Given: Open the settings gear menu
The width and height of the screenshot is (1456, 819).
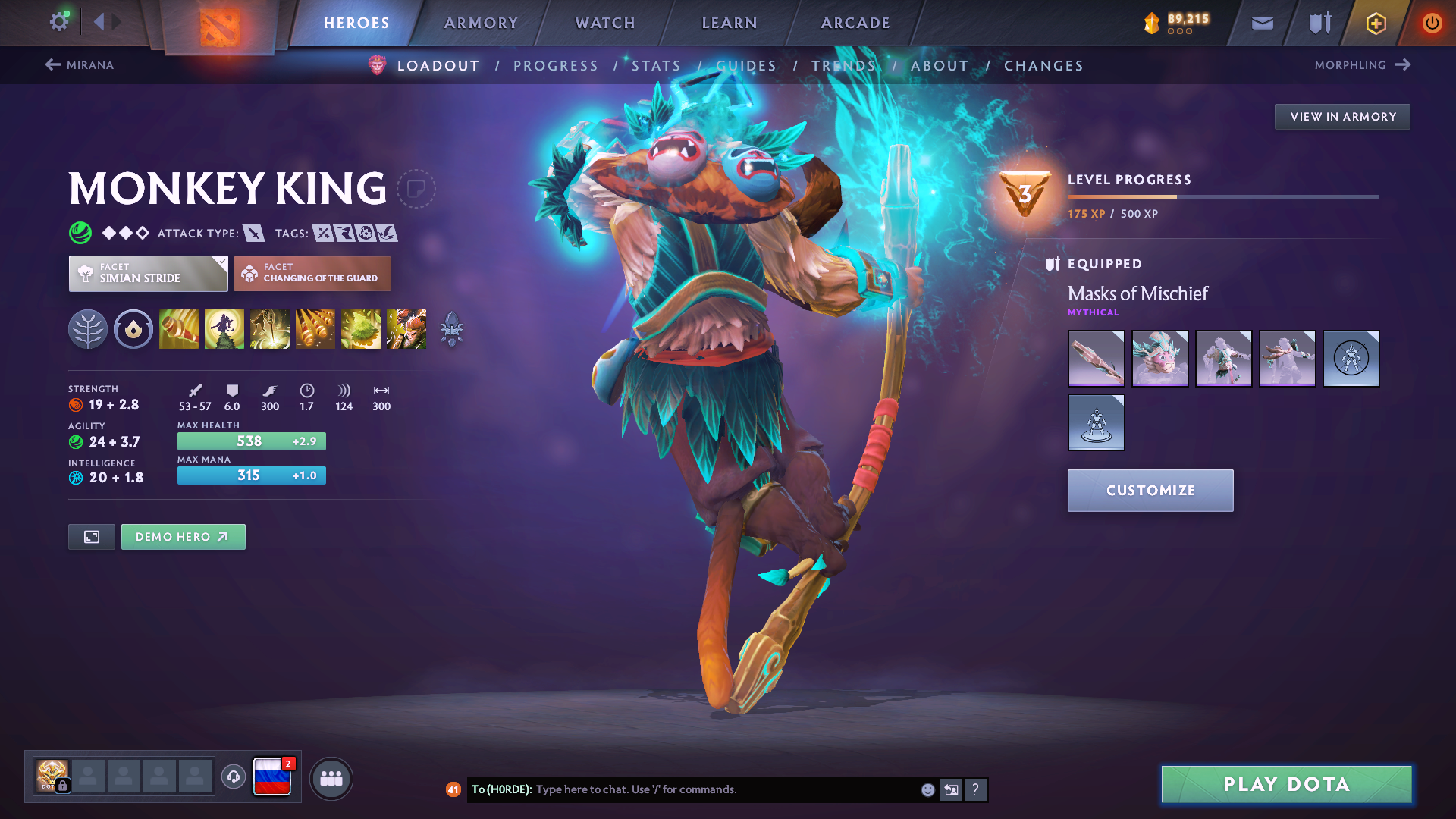Looking at the screenshot, I should click(x=59, y=22).
